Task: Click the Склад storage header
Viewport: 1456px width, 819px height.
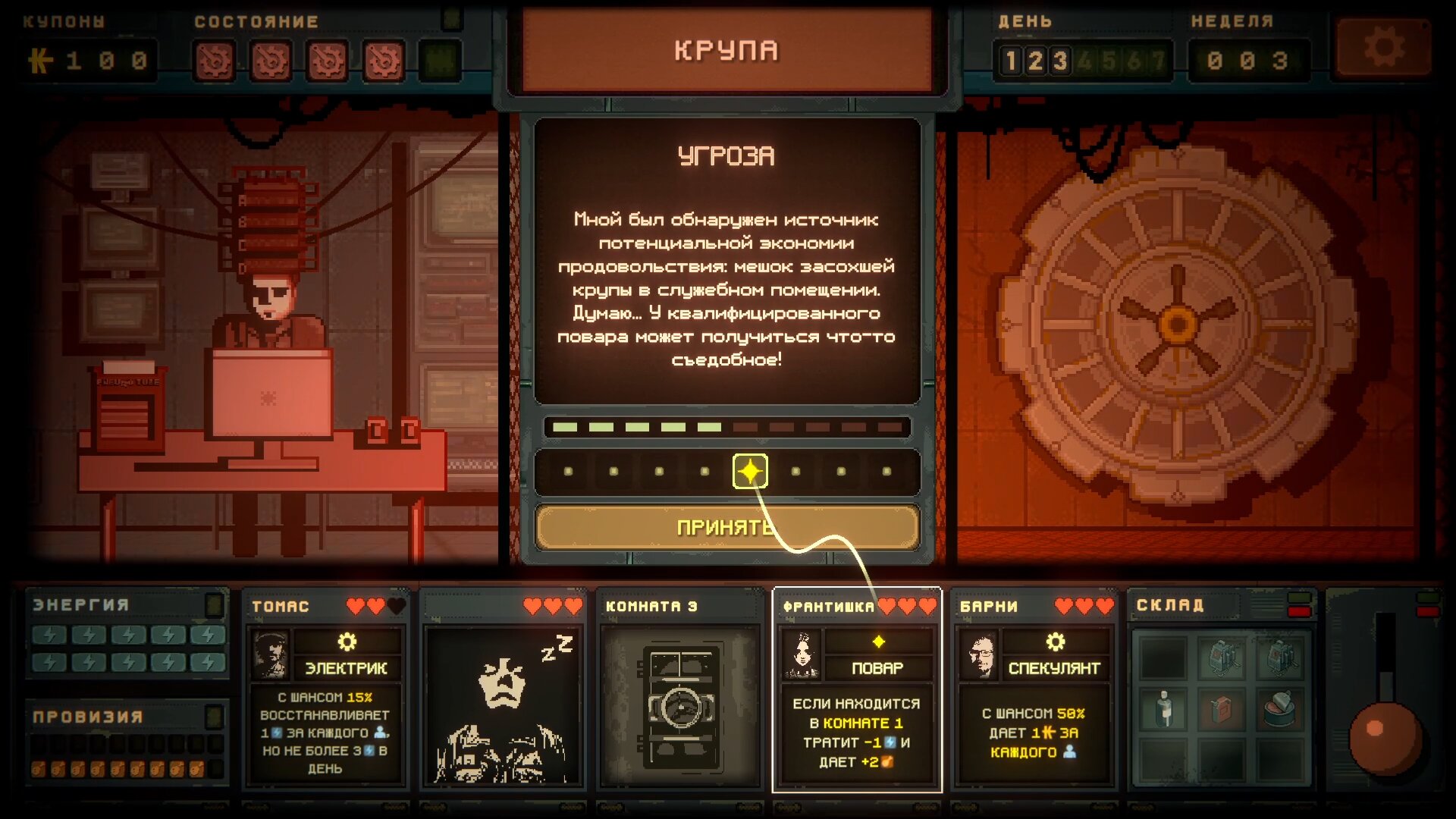Action: pos(1170,605)
